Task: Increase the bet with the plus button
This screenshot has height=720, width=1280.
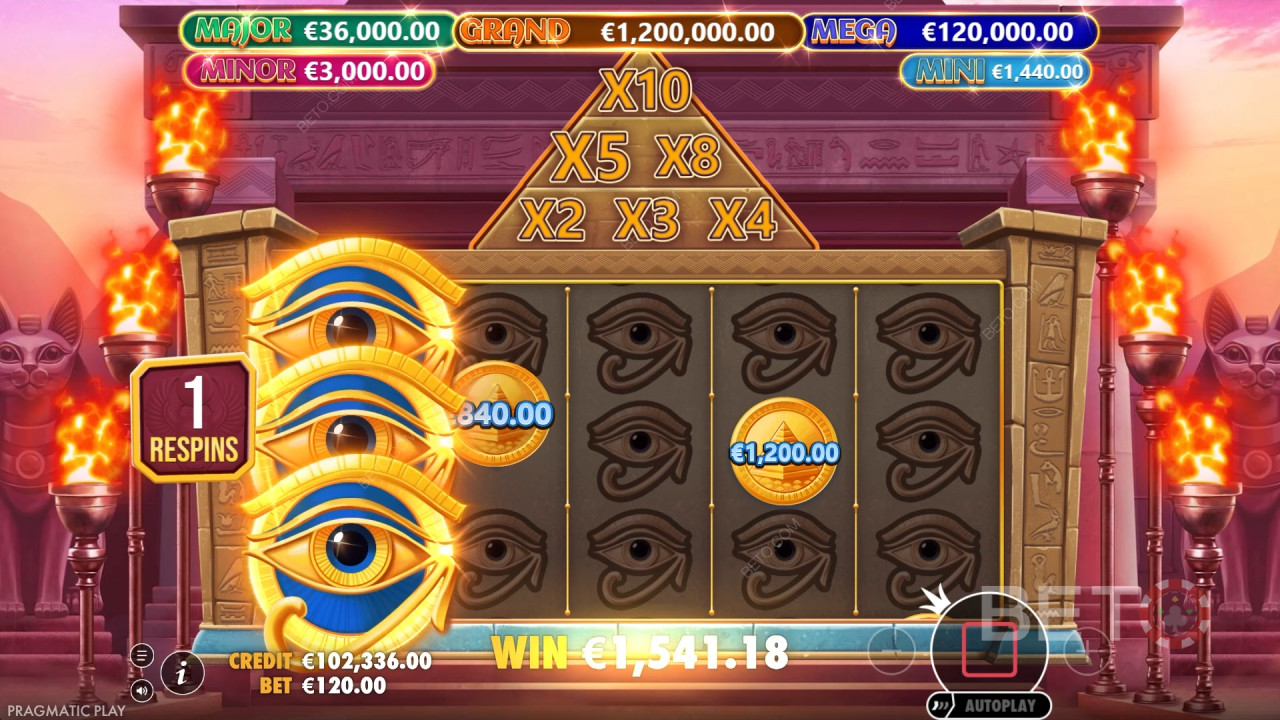Action: point(1087,653)
